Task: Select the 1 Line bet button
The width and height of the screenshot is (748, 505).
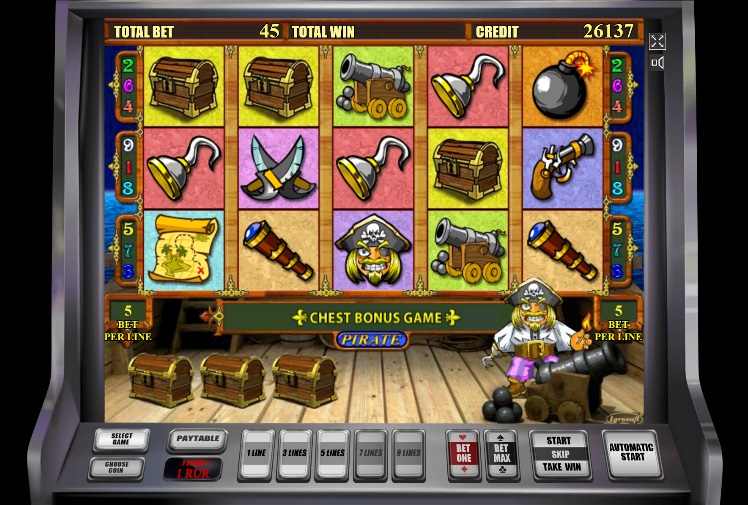Action: tap(256, 455)
